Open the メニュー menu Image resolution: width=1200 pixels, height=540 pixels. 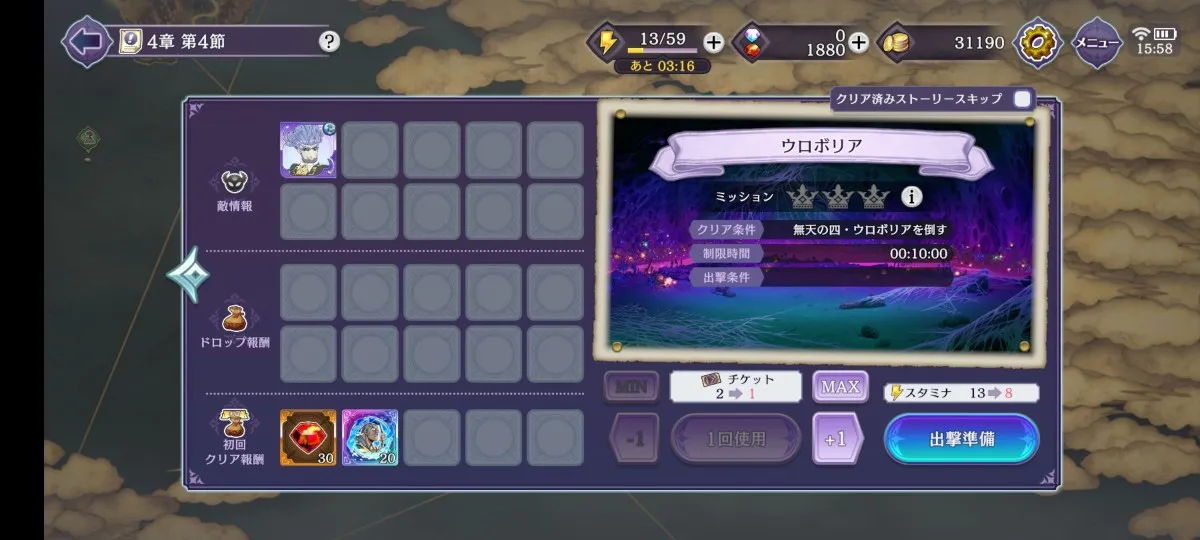click(x=1096, y=42)
